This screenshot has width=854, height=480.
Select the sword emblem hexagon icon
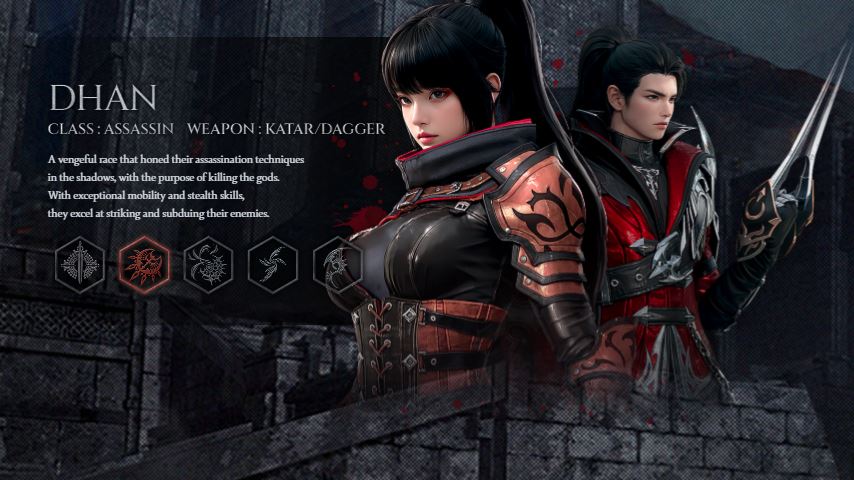click(80, 265)
